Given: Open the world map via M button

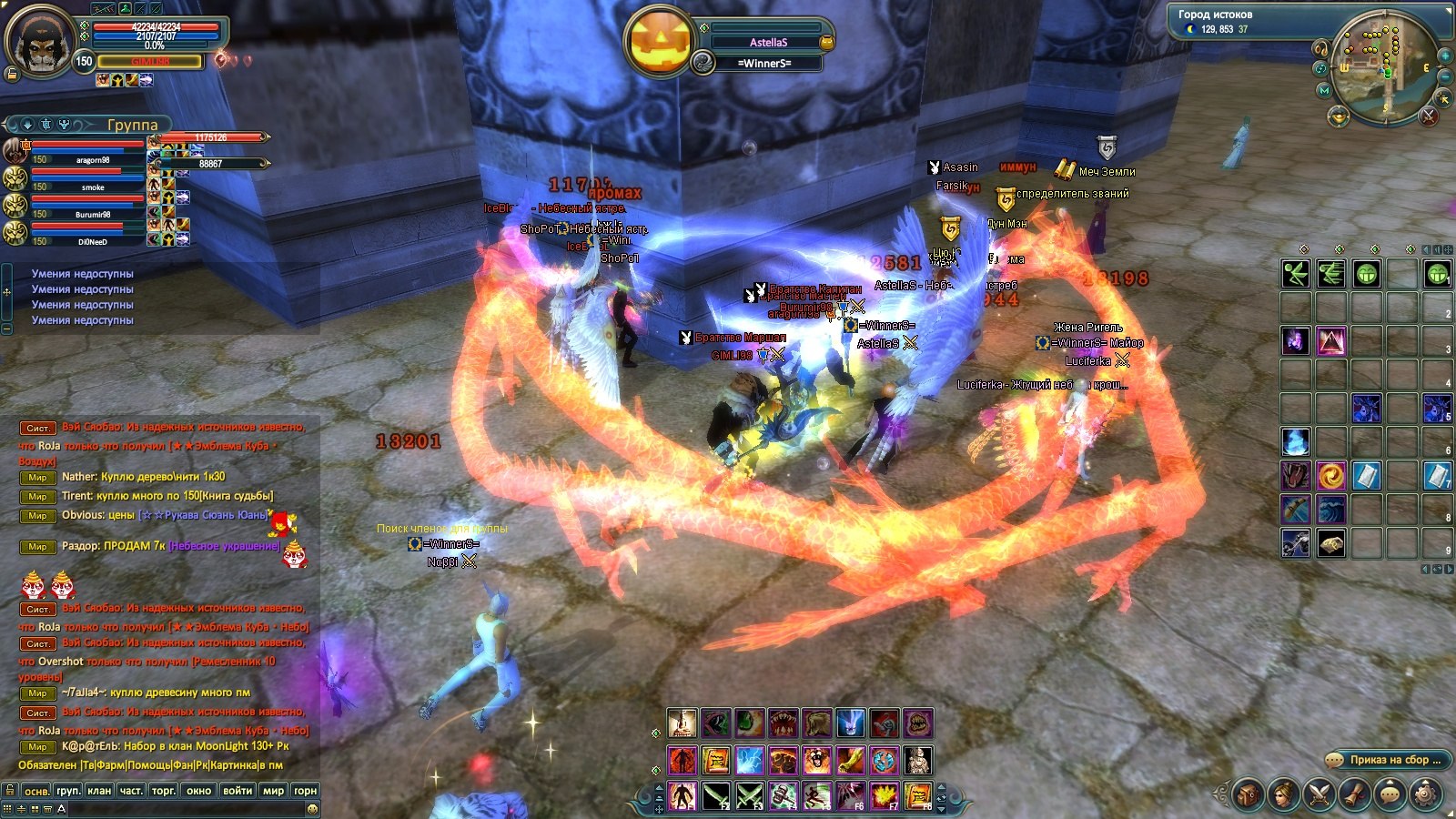Looking at the screenshot, I should tap(1324, 90).
